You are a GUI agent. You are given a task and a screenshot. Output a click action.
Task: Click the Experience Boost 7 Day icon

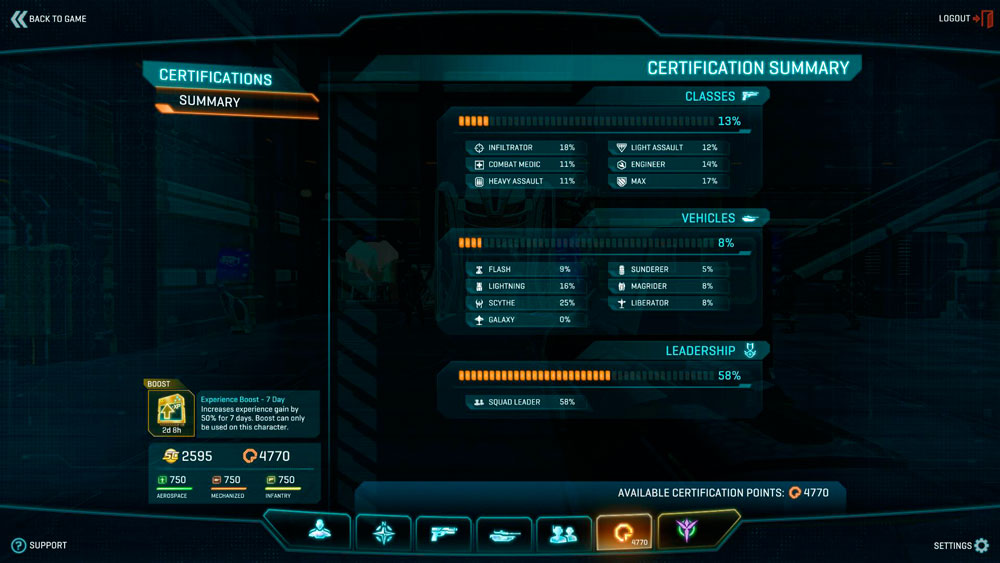tap(172, 411)
